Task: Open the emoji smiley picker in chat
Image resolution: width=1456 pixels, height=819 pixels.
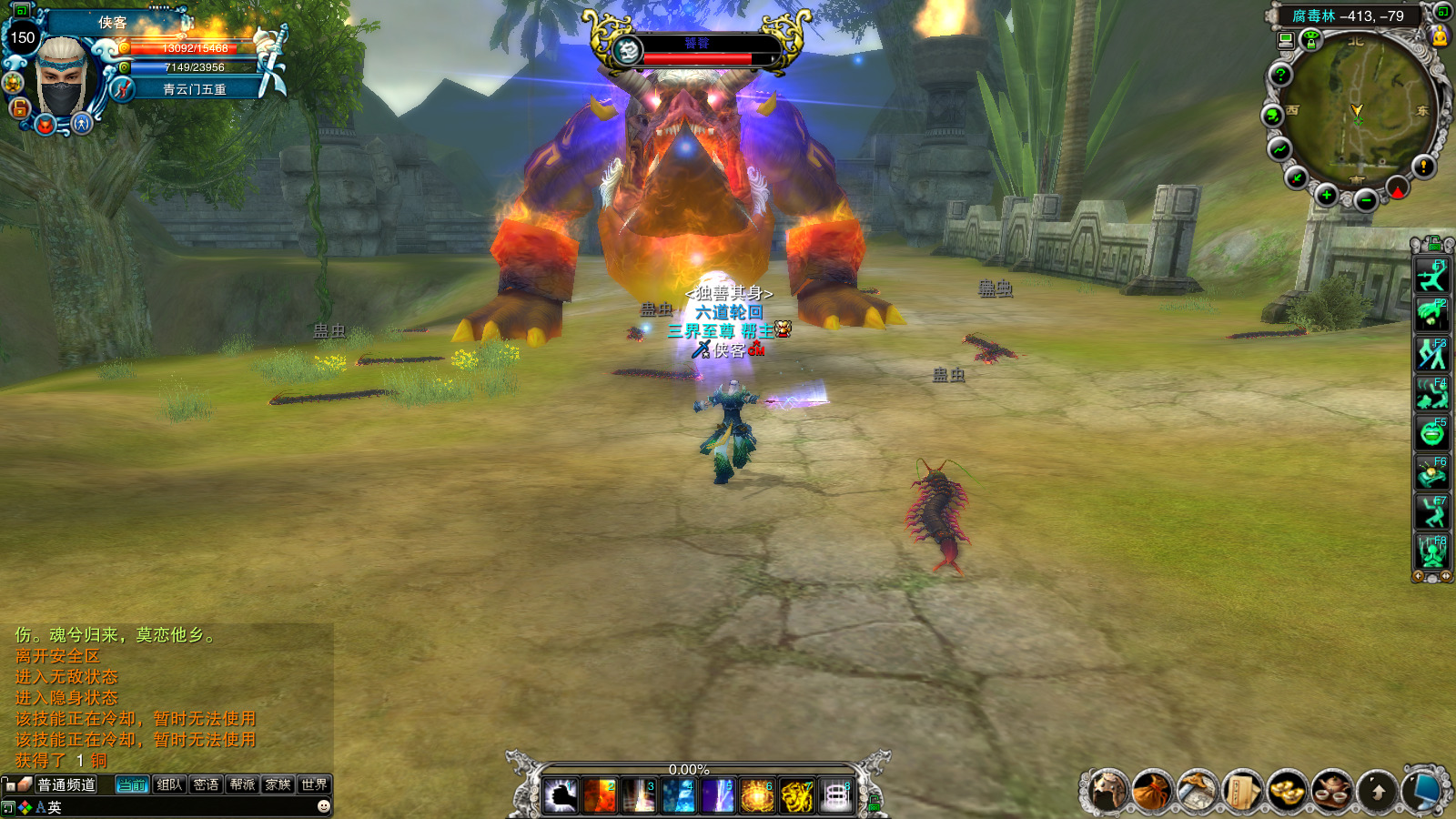Action: tap(323, 806)
